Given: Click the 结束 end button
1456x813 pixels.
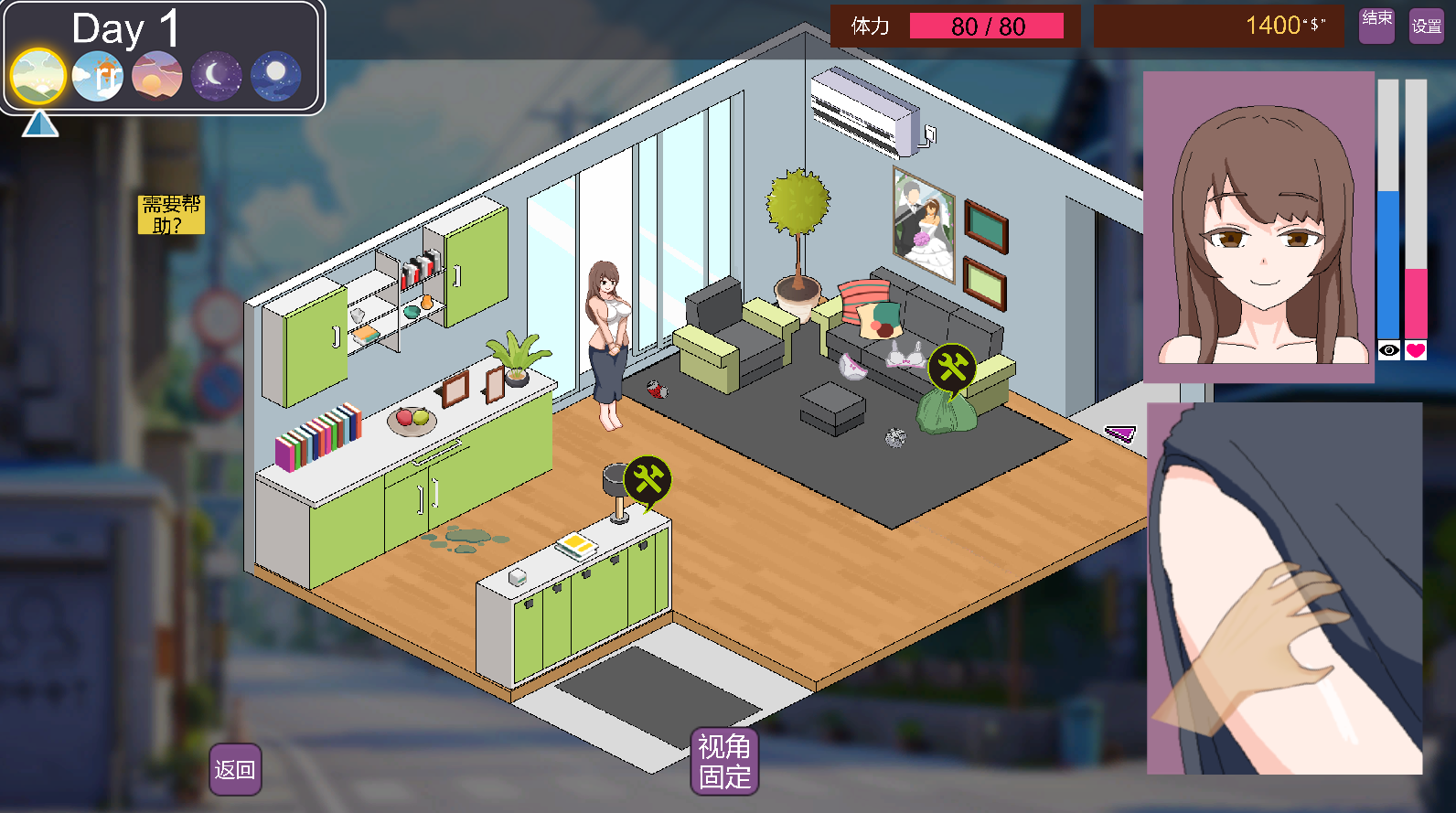Looking at the screenshot, I should point(1376,25).
